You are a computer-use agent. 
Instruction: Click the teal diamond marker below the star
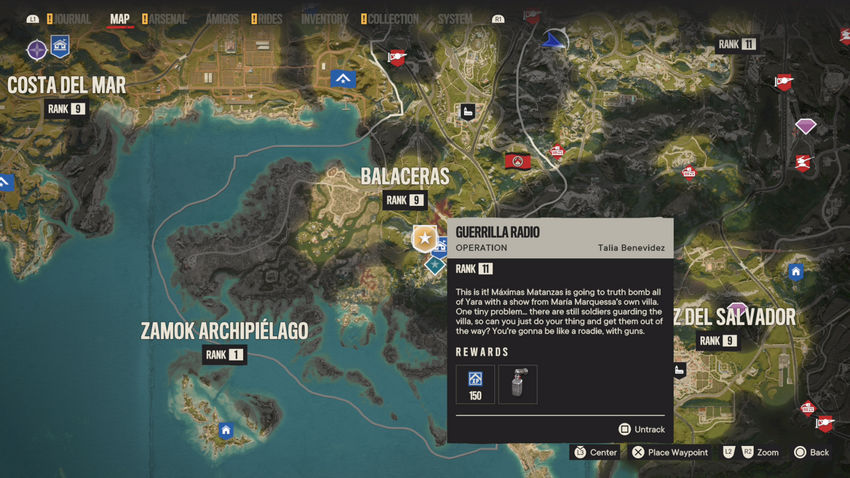click(x=435, y=265)
